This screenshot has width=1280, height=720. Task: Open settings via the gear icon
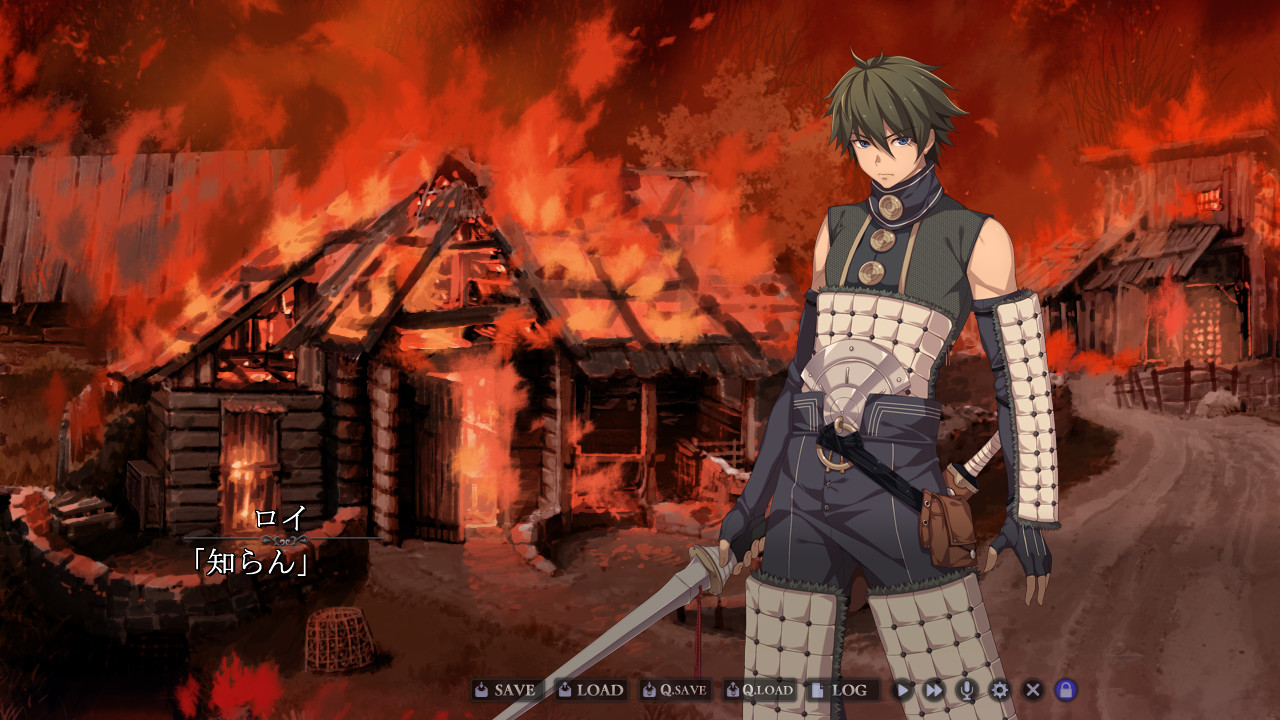click(999, 690)
